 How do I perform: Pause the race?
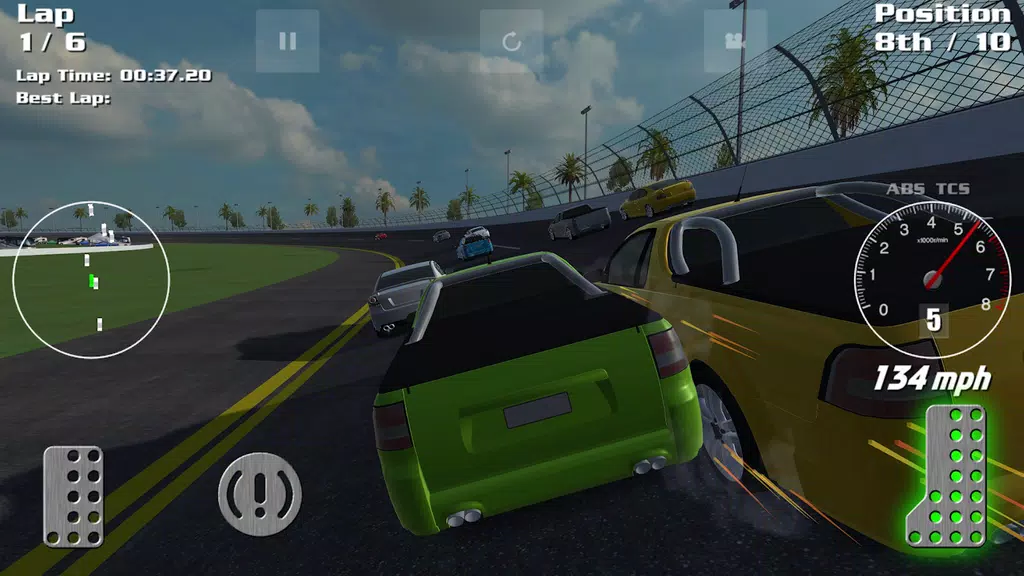pyautogui.click(x=287, y=41)
